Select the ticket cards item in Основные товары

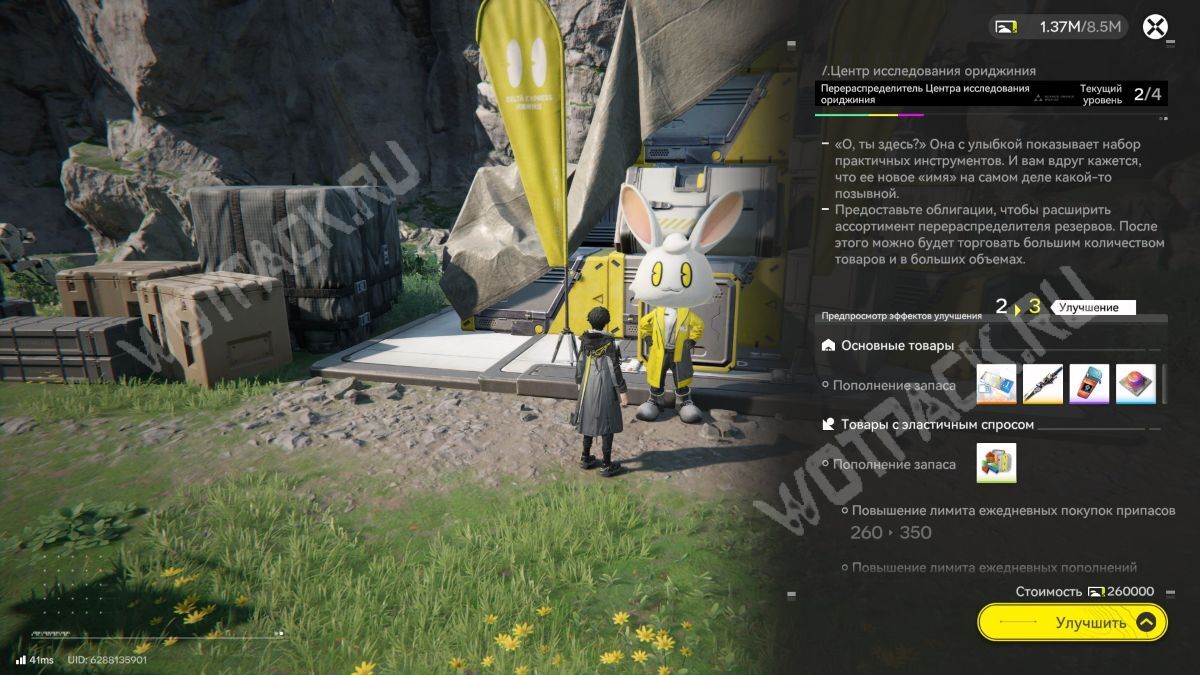tap(996, 384)
